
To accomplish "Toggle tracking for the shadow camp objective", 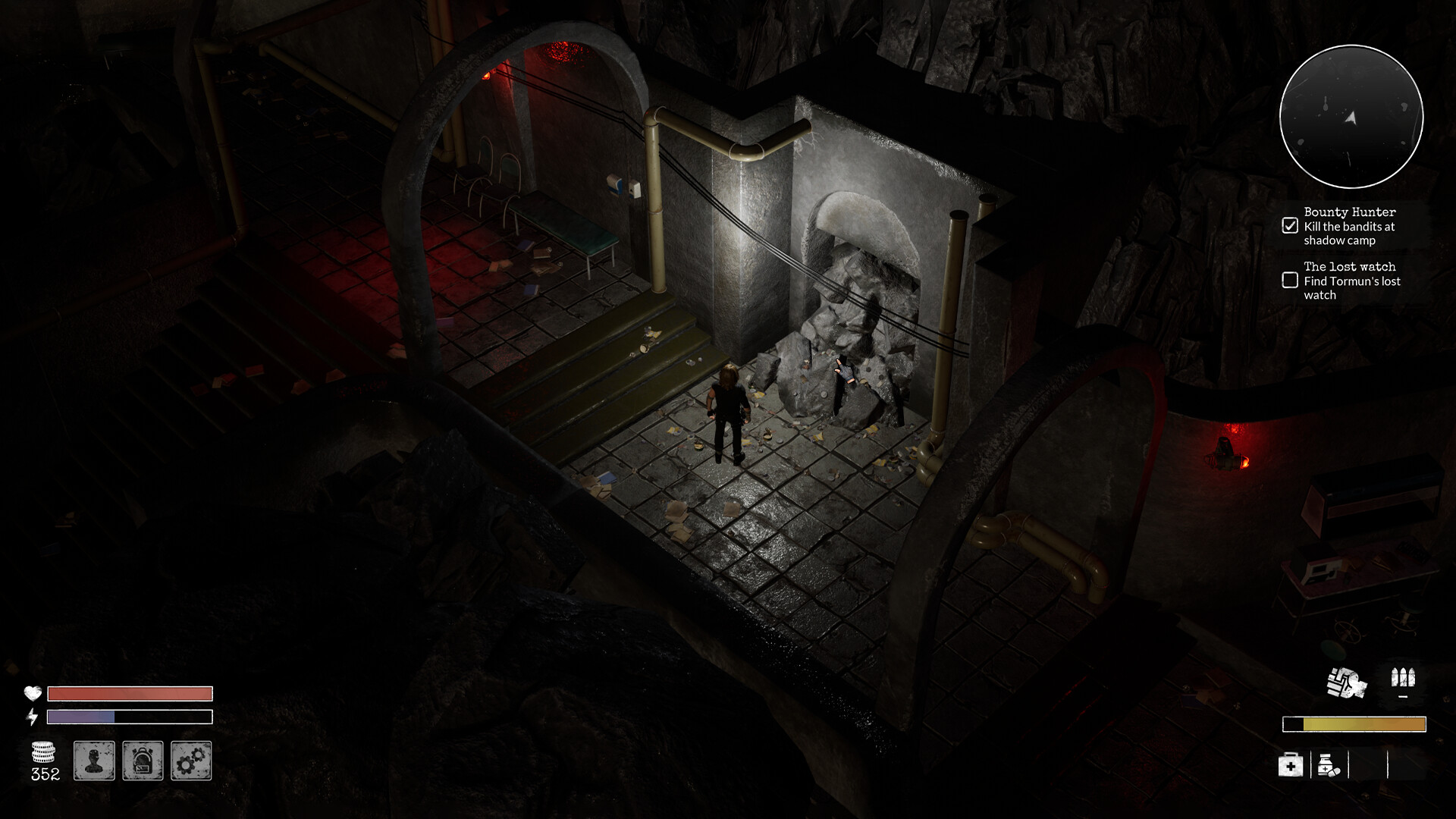I will coord(1289,224).
